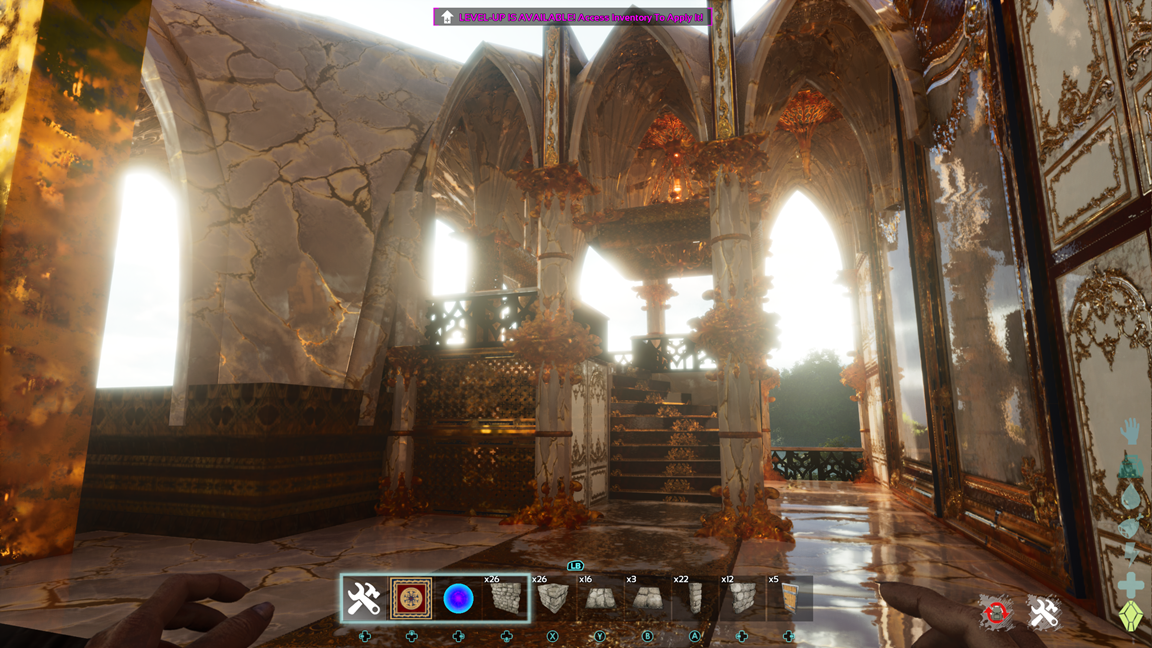Pick the x12 stone wall slot

coord(741,599)
